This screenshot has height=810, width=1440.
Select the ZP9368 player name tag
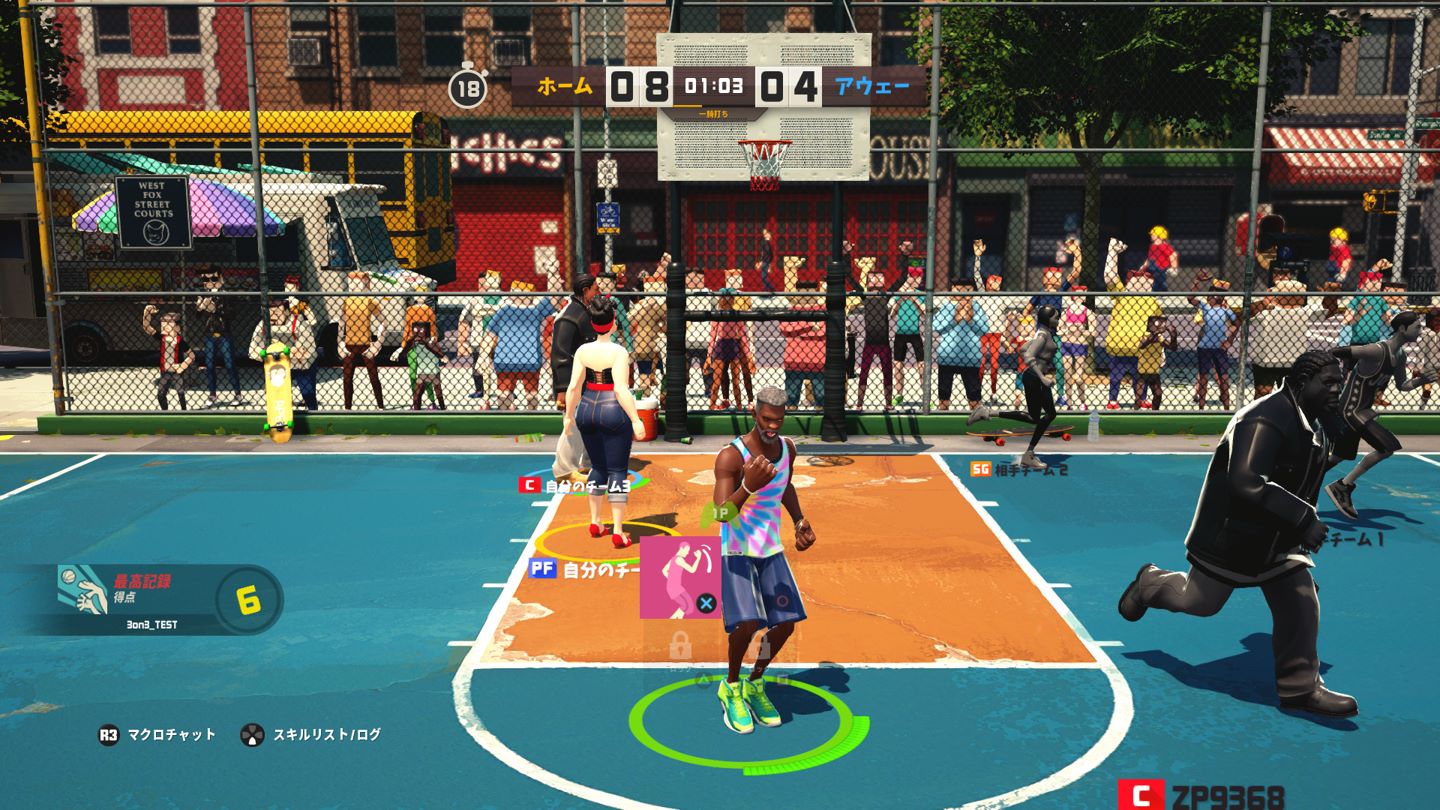(1201, 796)
